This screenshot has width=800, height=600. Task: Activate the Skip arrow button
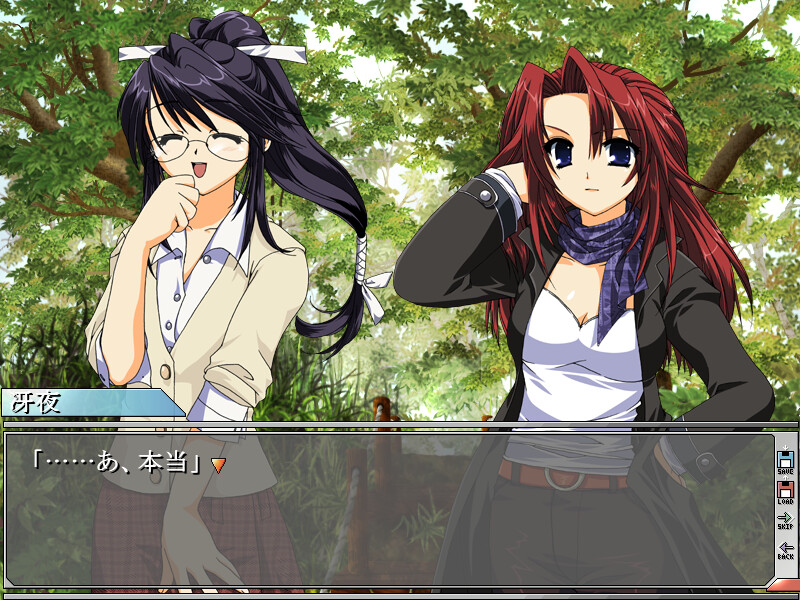point(785,520)
